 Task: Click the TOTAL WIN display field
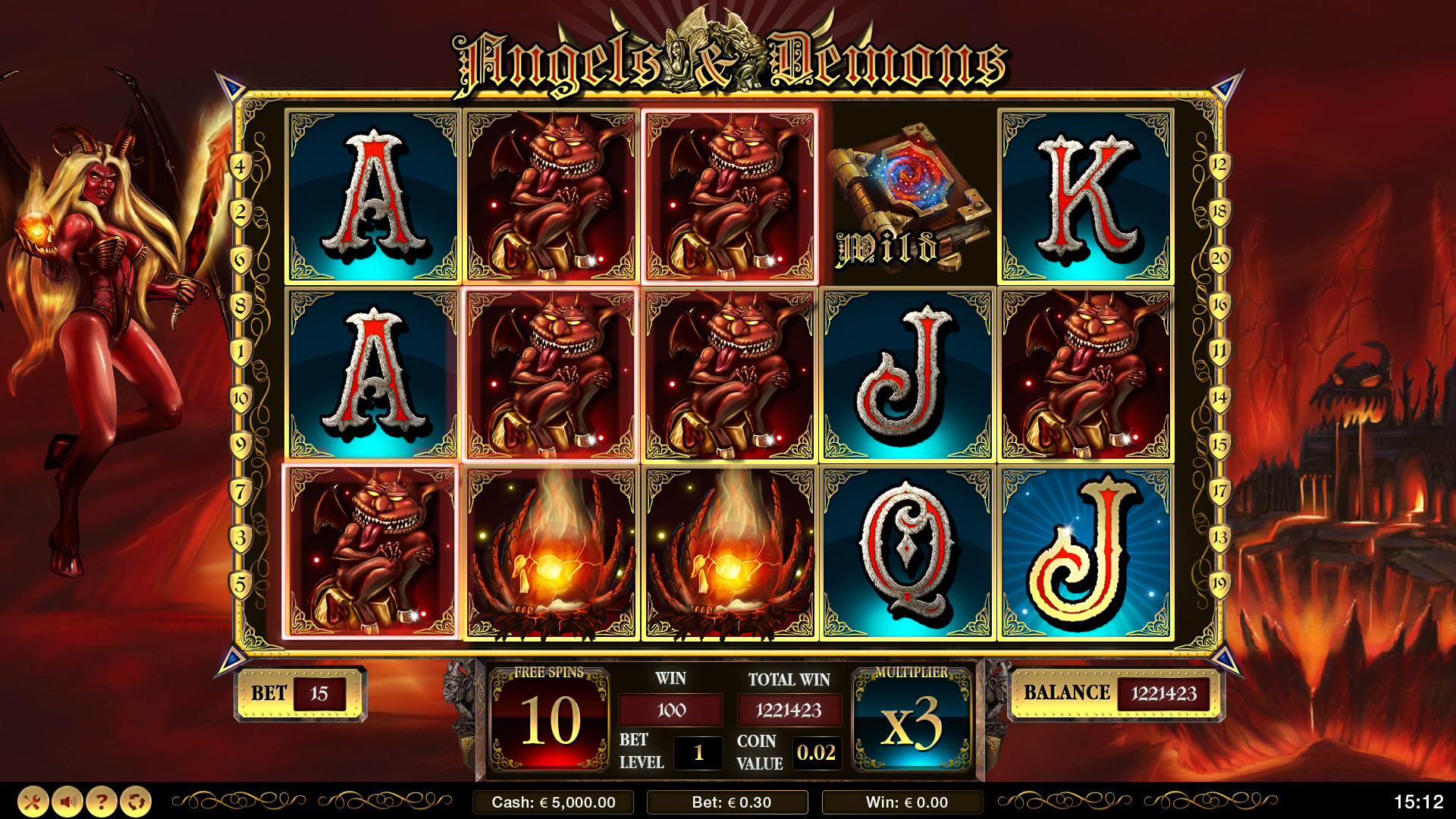789,711
